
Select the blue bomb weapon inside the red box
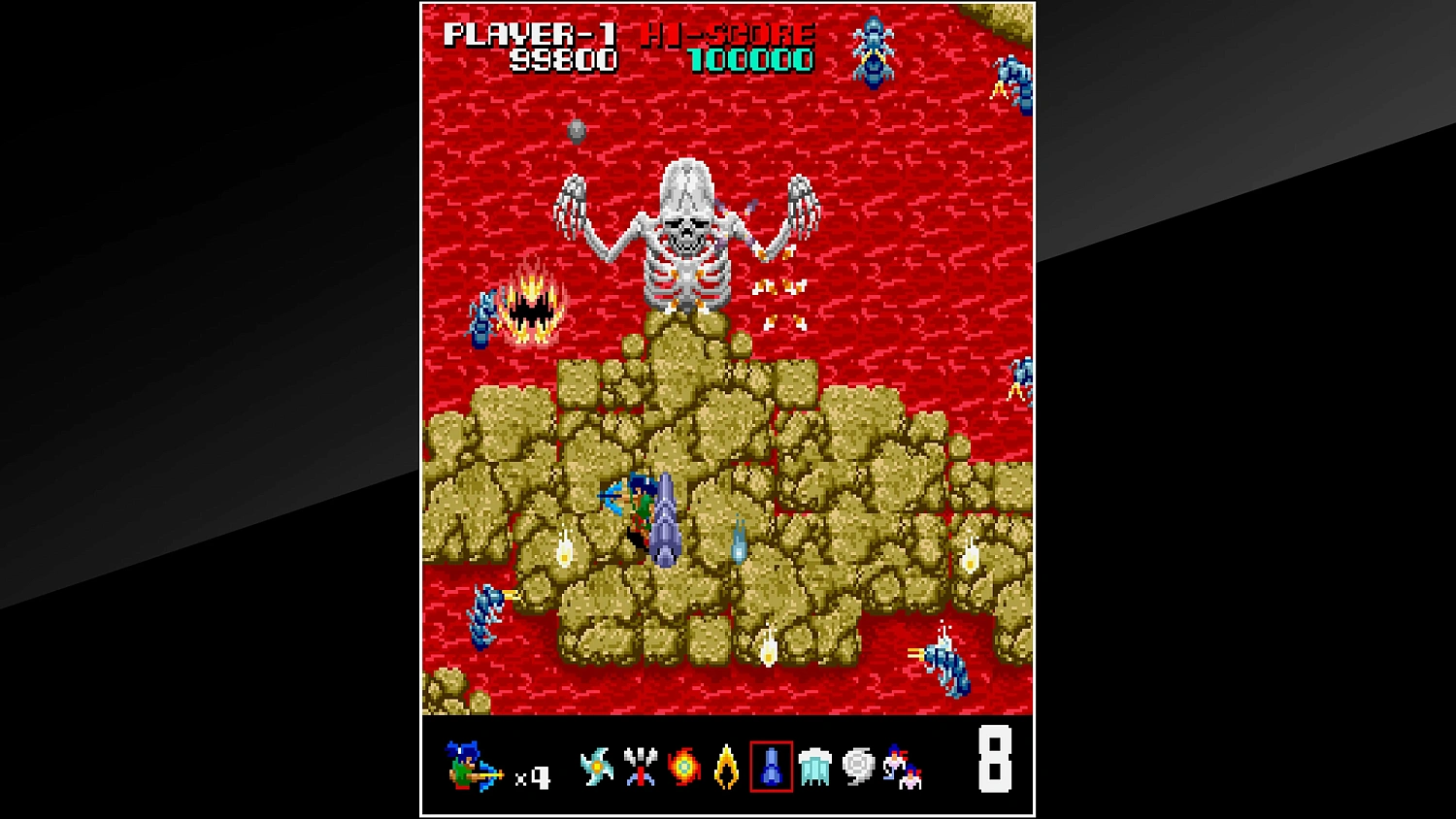772,767
